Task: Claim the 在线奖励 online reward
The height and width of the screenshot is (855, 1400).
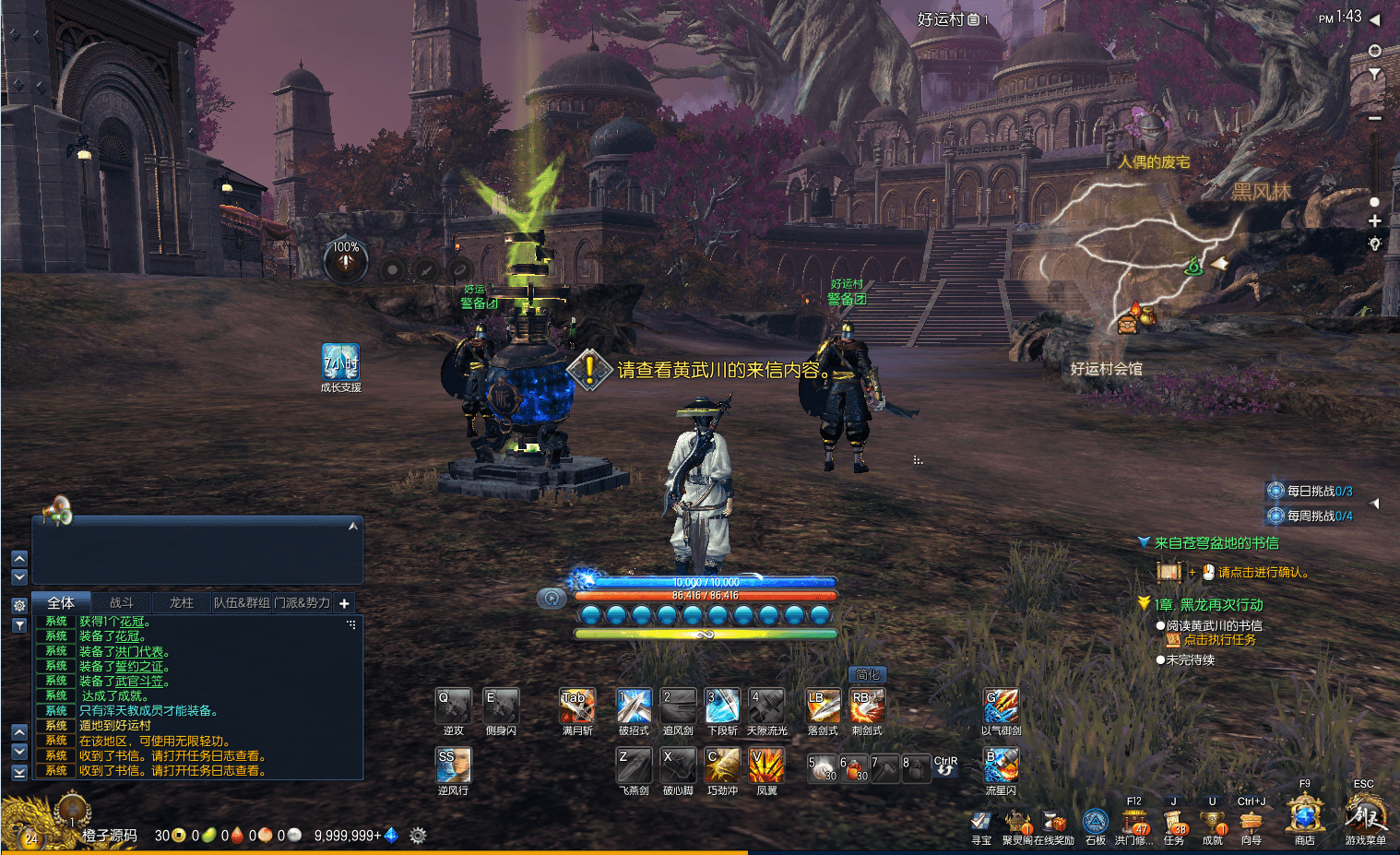Action: [1054, 822]
